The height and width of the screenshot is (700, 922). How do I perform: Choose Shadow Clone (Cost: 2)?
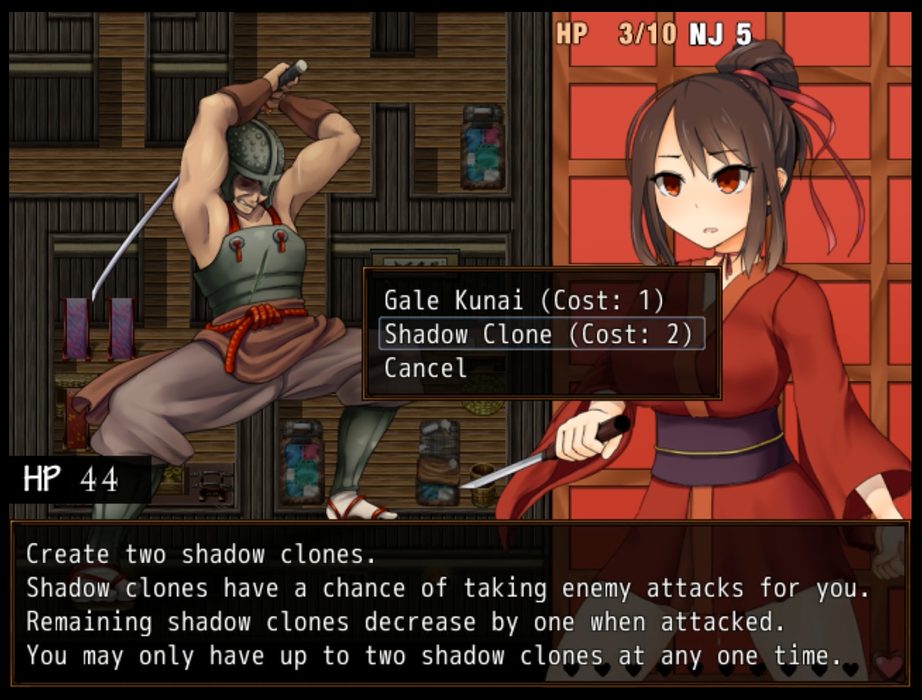(x=539, y=334)
